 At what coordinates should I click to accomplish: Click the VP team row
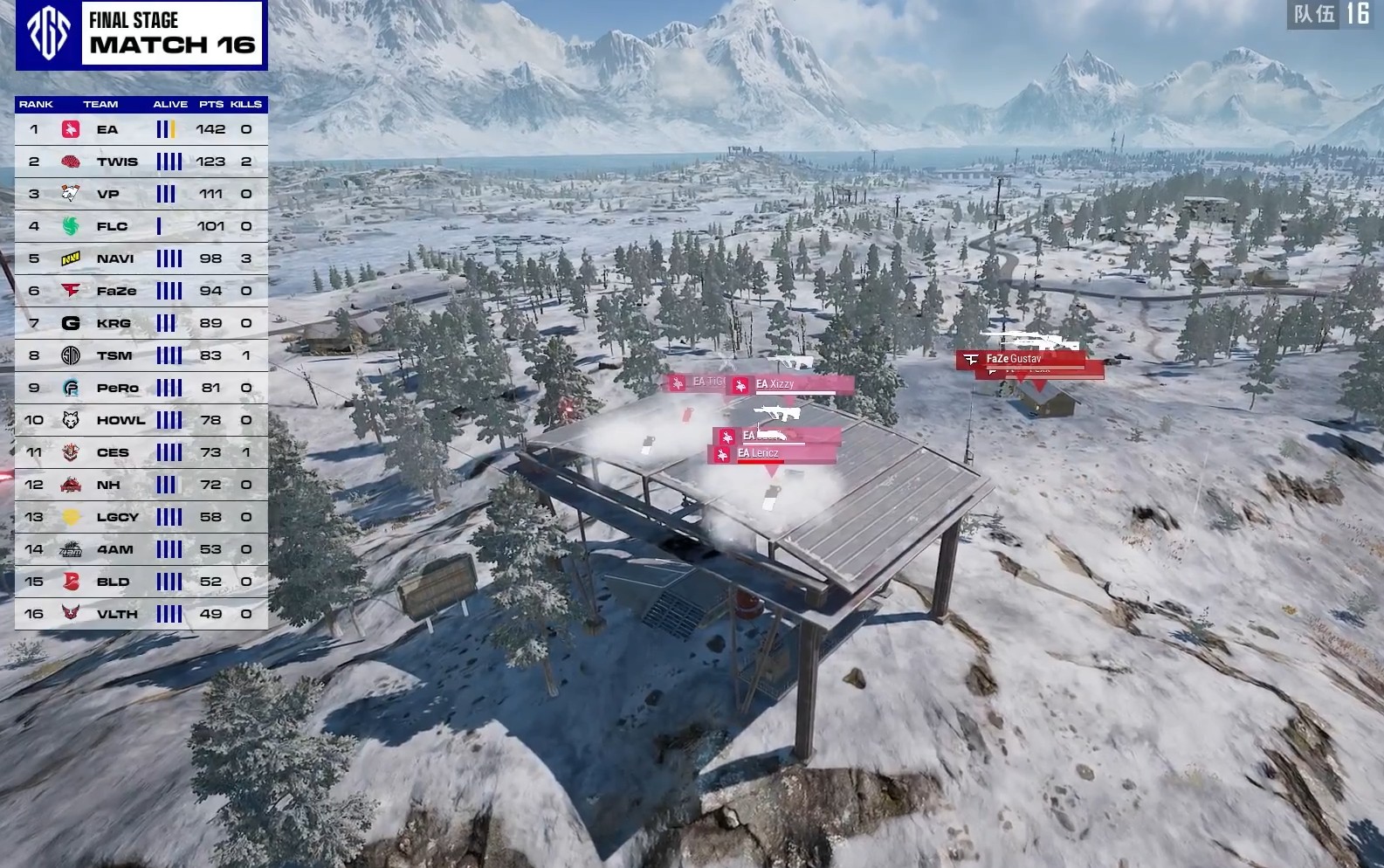[x=141, y=194]
